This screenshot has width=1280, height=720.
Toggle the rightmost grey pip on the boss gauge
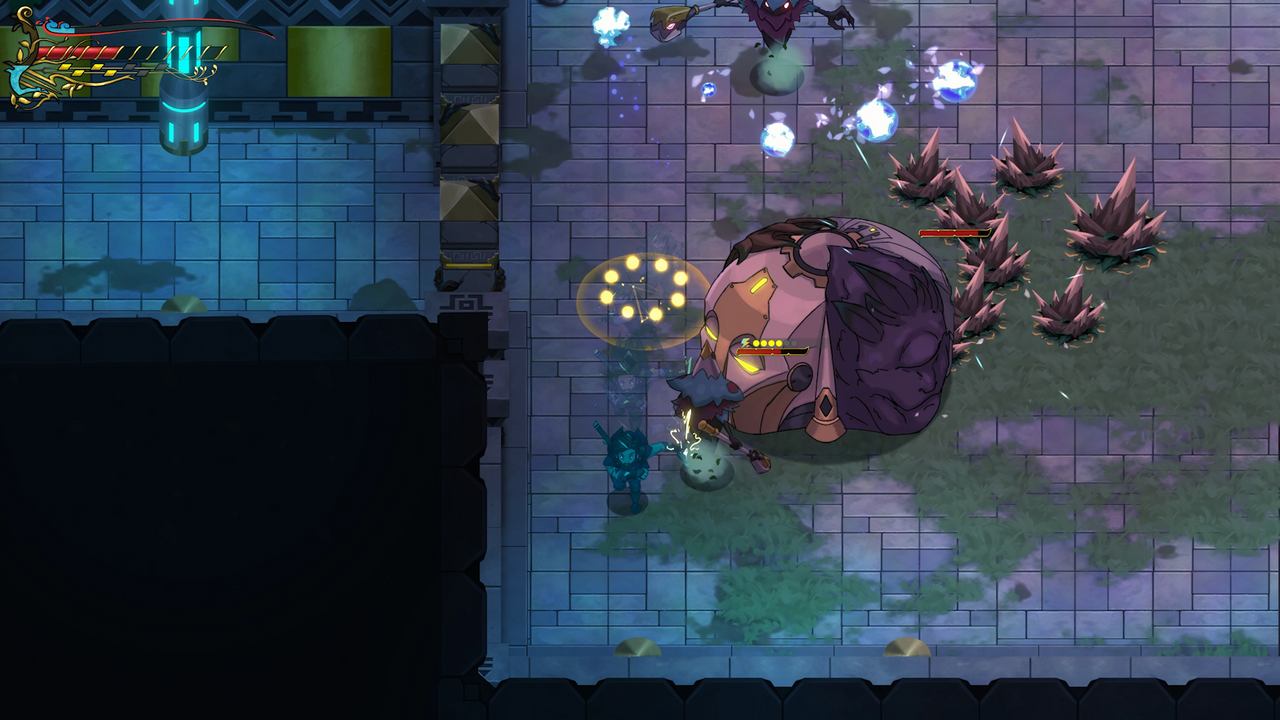[x=795, y=343]
